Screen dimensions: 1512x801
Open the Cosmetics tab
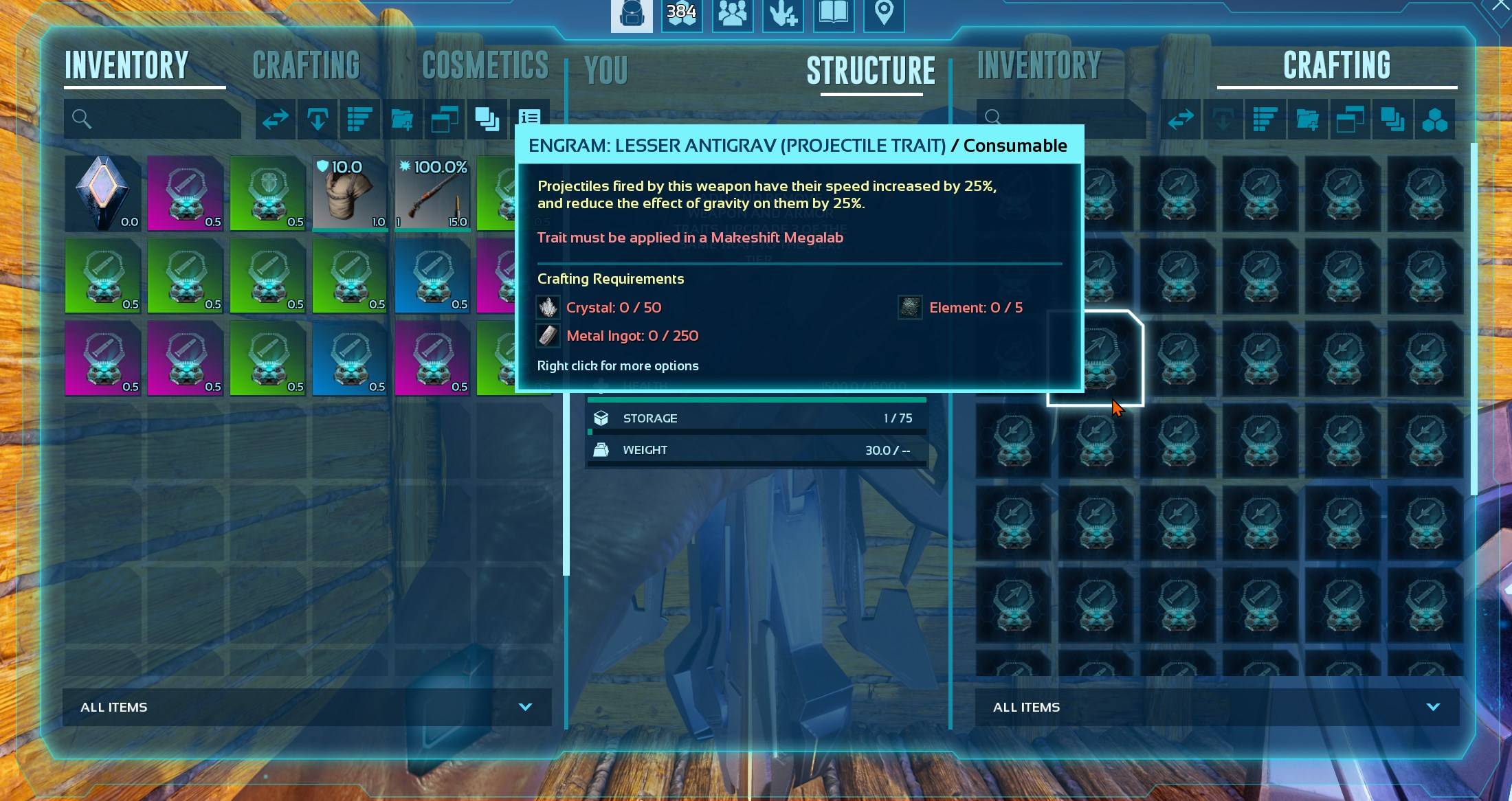point(485,66)
